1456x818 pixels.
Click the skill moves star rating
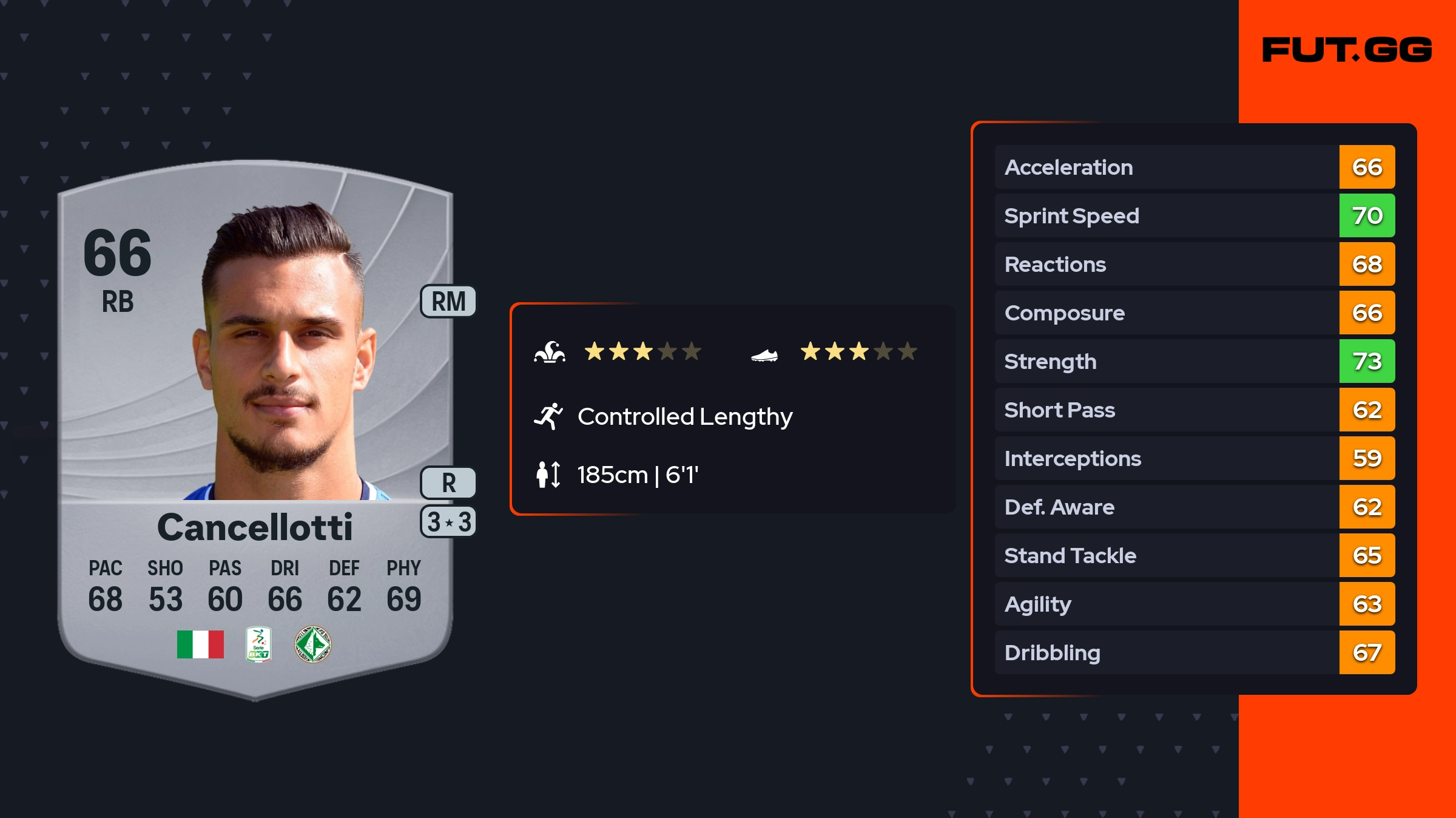click(x=642, y=351)
